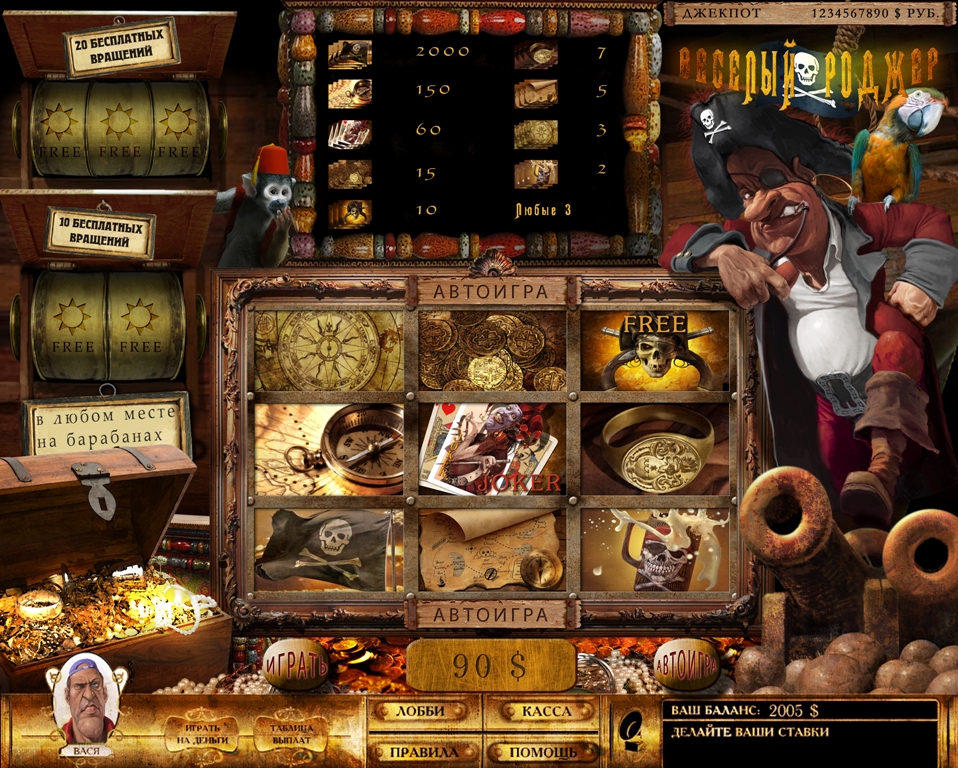The width and height of the screenshot is (958, 768).
Task: Open the ЛОББИ menu
Action: pos(420,711)
